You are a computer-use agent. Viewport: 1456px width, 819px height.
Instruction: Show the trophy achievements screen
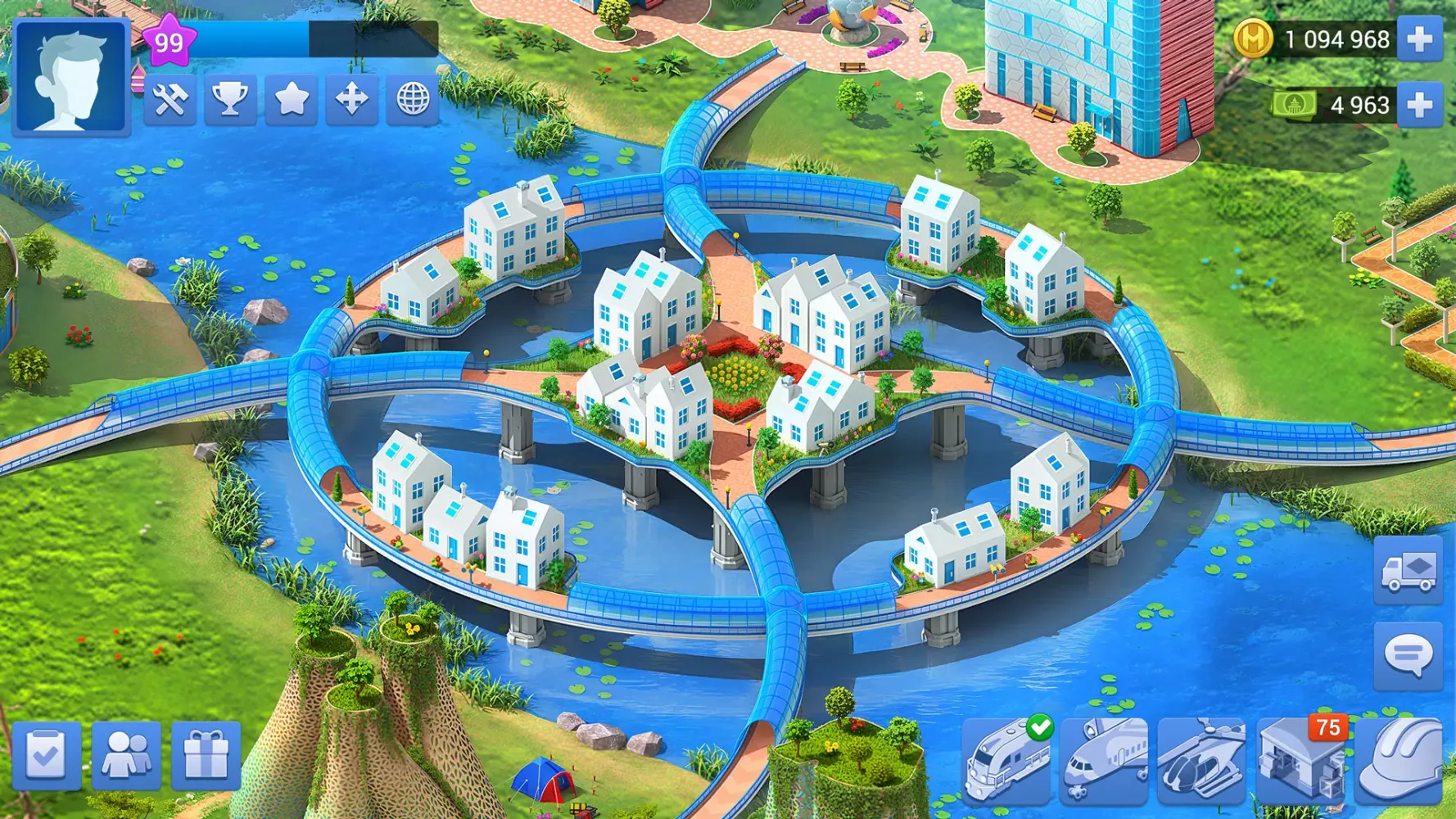pyautogui.click(x=230, y=100)
